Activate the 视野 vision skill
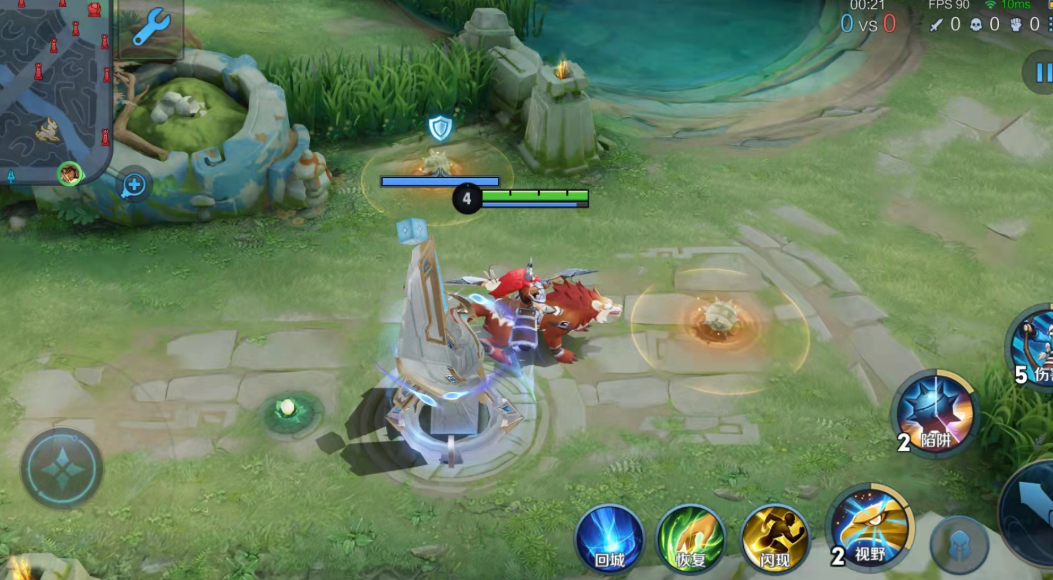The height and width of the screenshot is (580, 1053). coord(871,527)
